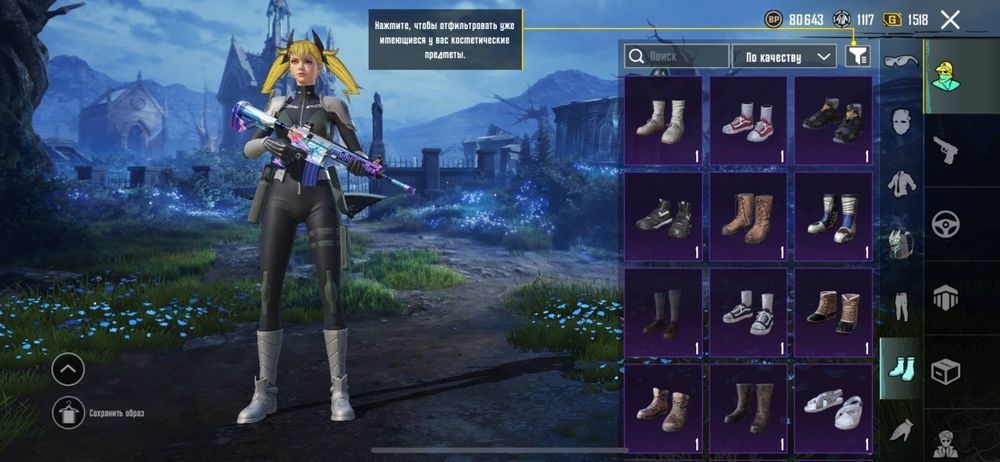Choose the white sandals item
This screenshot has width=1000, height=462.
click(832, 407)
